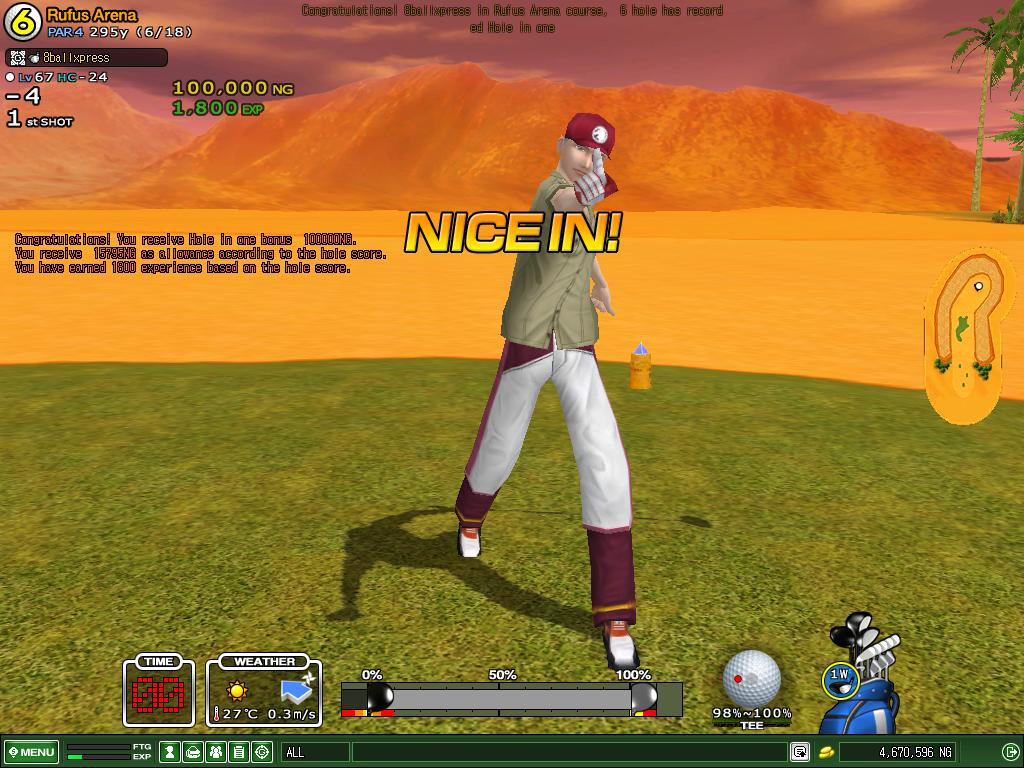Open the MENU button
The image size is (1024, 768).
coord(32,752)
